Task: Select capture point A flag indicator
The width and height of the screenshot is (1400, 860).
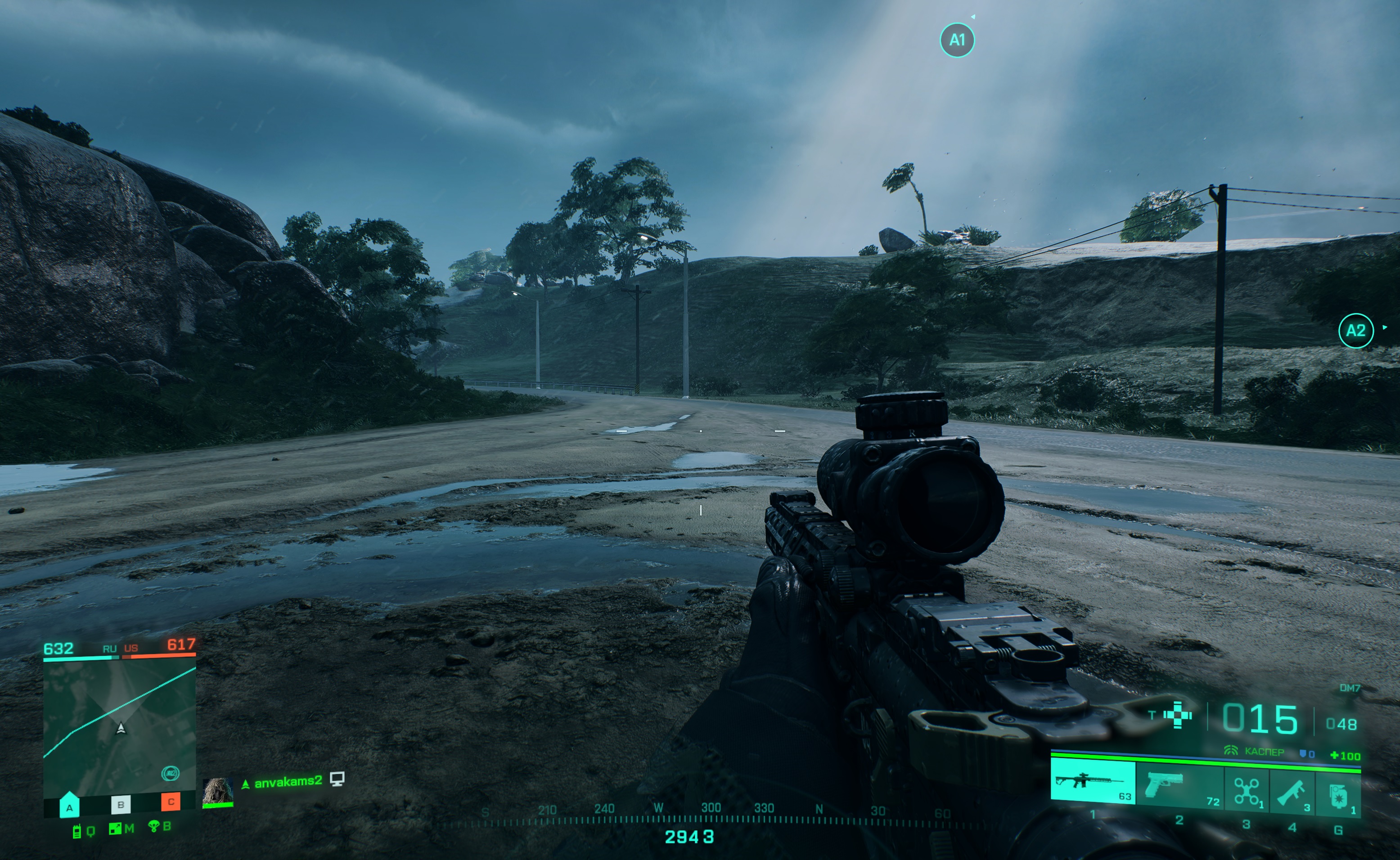Action: pos(69,806)
